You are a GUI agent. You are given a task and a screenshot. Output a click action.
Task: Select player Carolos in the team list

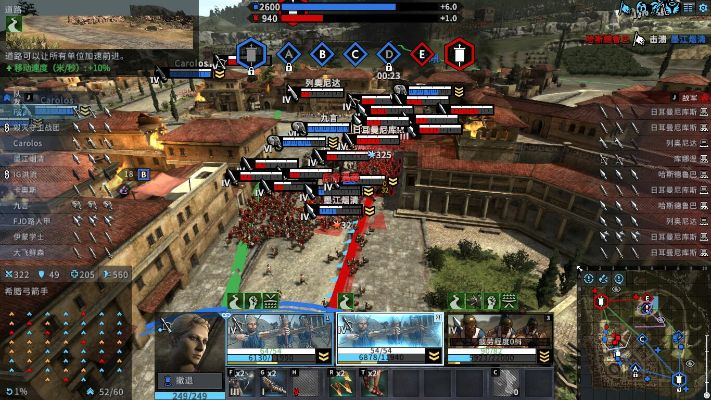(30, 143)
